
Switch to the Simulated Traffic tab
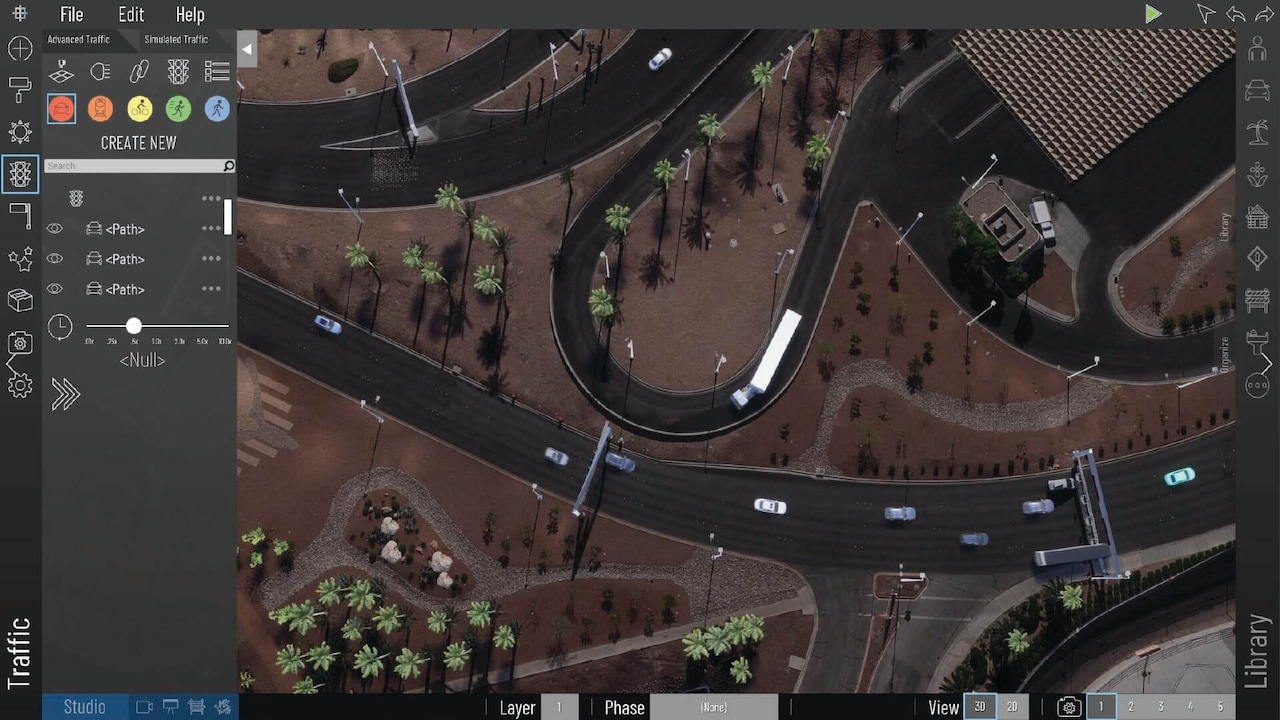coord(176,39)
